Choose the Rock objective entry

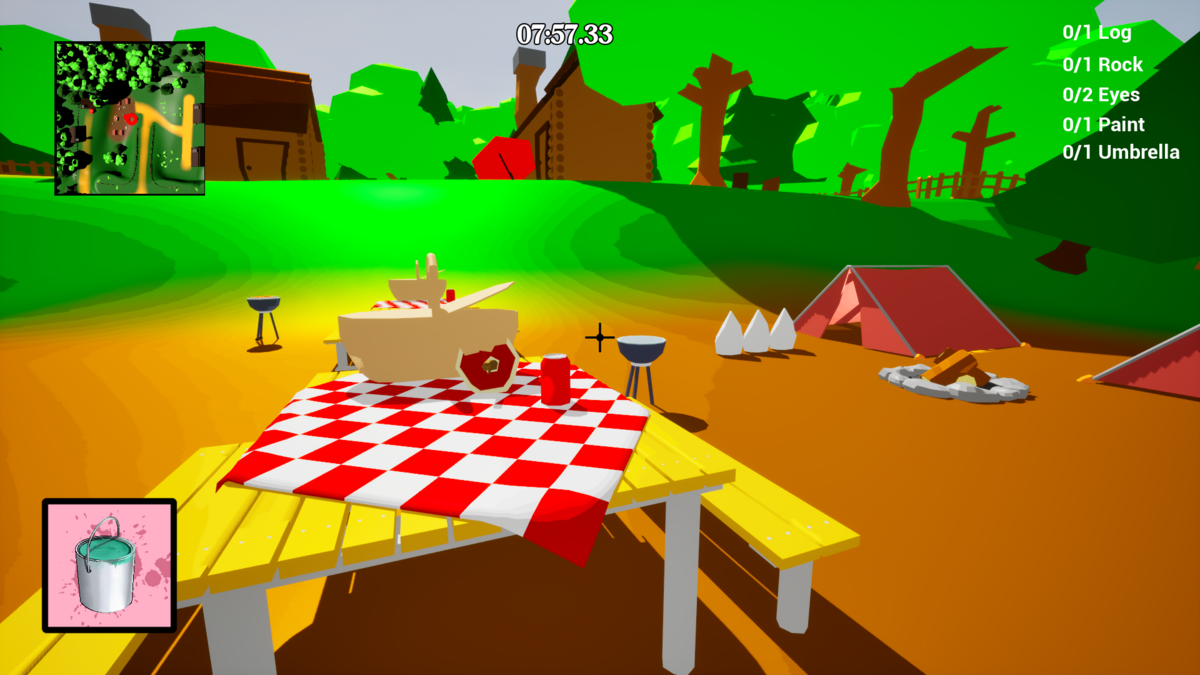click(x=1102, y=65)
